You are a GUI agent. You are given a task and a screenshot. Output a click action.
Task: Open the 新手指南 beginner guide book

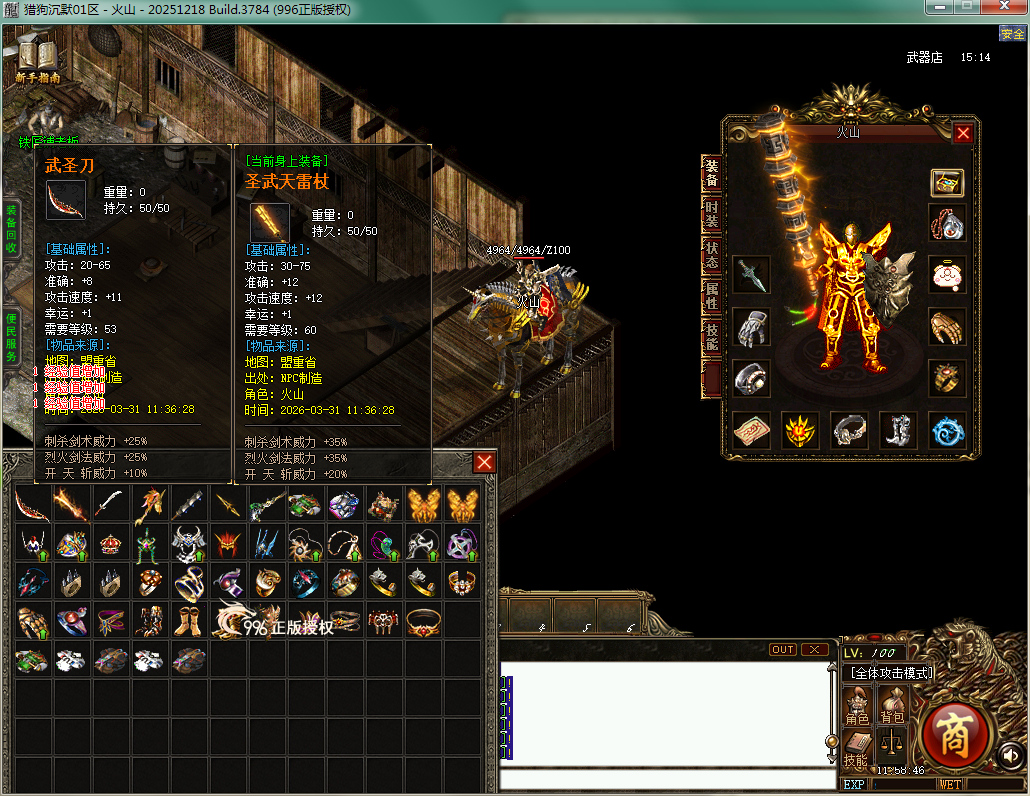[37, 58]
